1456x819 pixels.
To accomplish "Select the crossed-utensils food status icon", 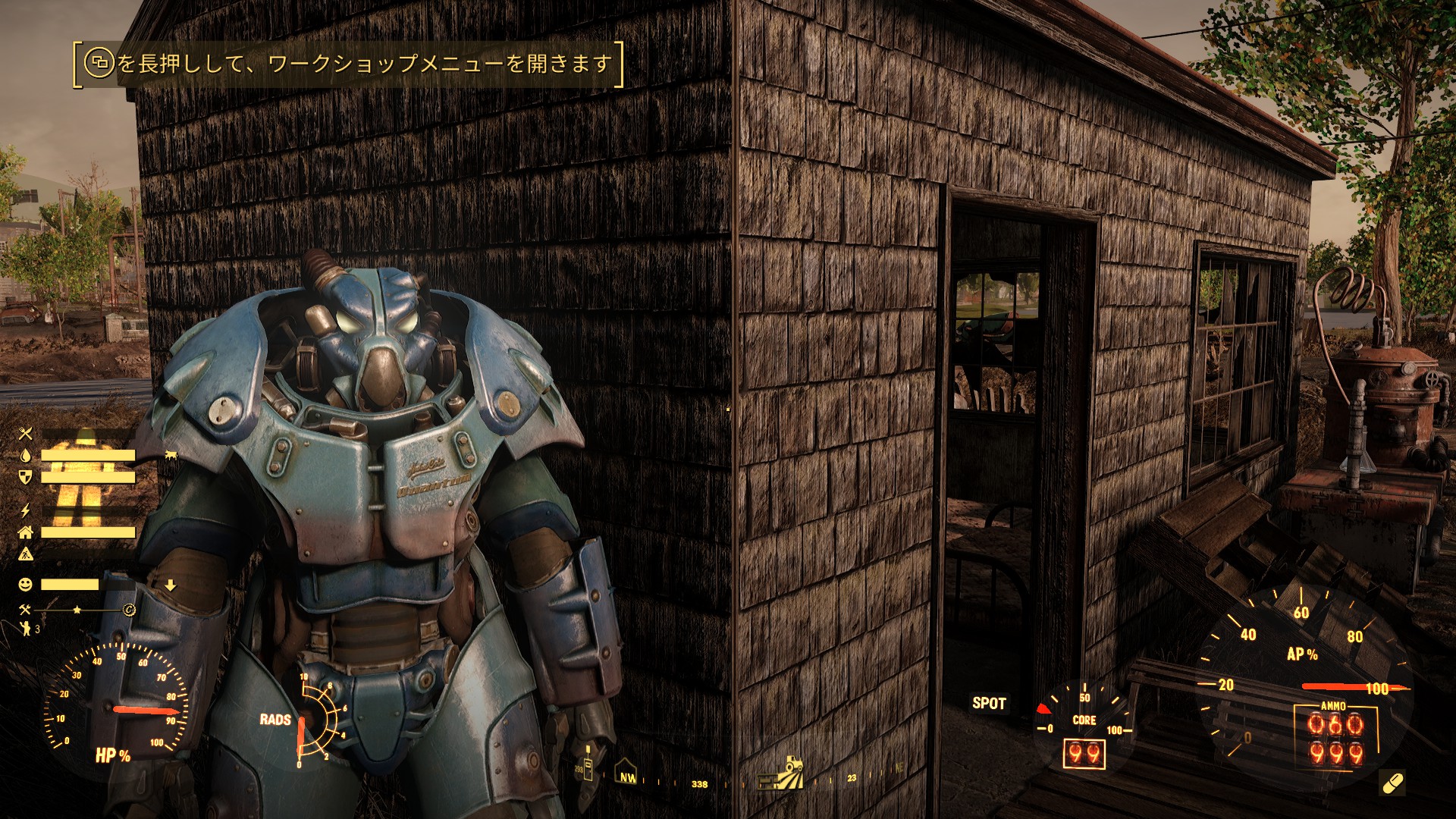I will (27, 433).
